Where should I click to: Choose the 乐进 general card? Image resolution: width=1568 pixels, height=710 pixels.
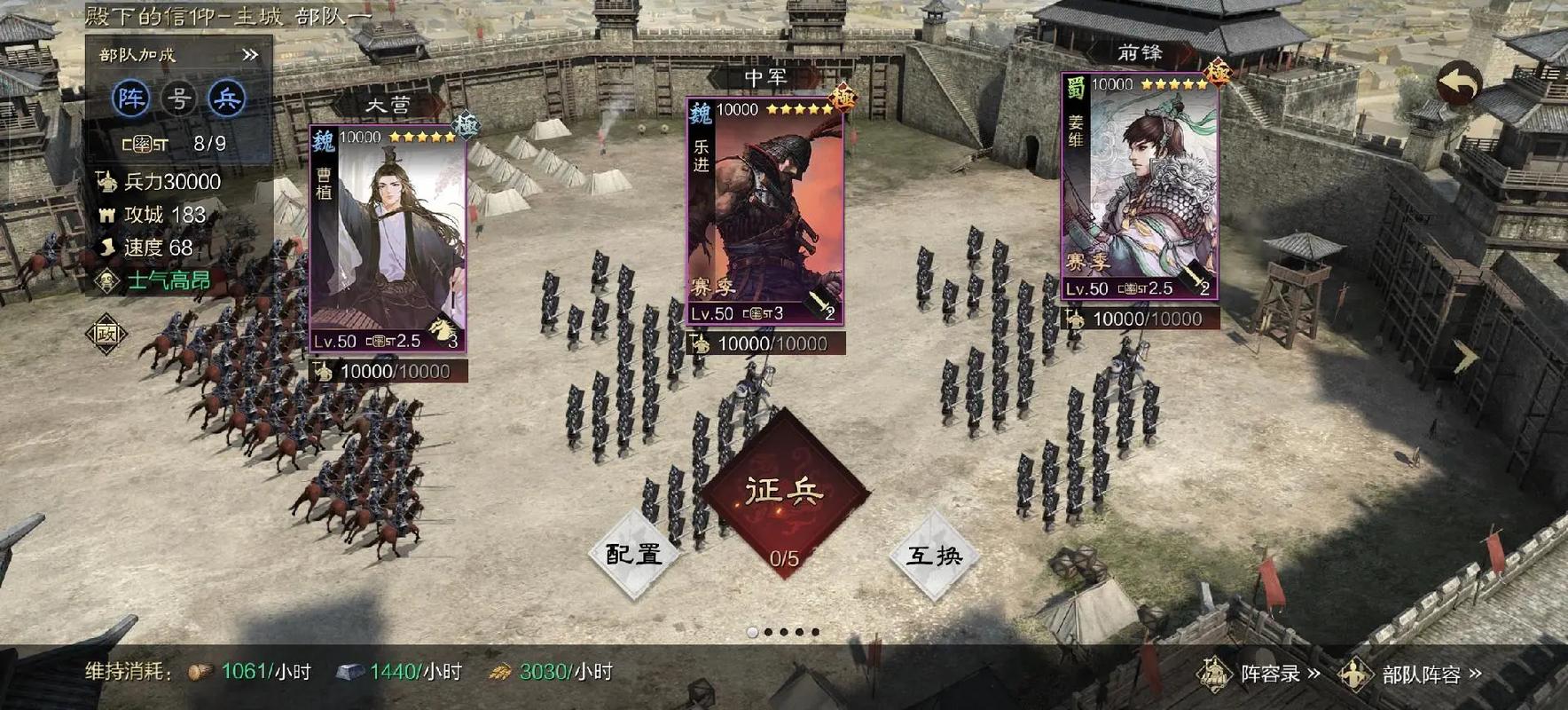click(764, 211)
